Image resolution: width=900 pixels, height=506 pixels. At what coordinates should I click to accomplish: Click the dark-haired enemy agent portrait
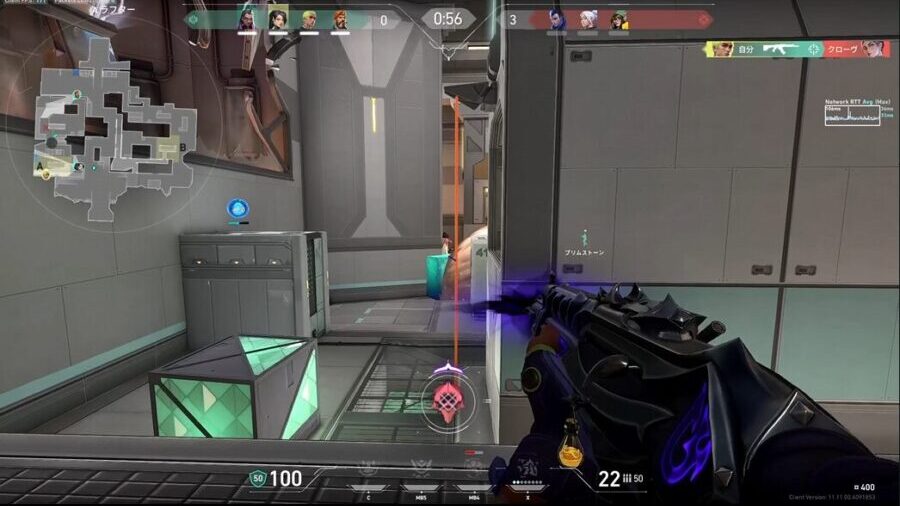[x=556, y=19]
